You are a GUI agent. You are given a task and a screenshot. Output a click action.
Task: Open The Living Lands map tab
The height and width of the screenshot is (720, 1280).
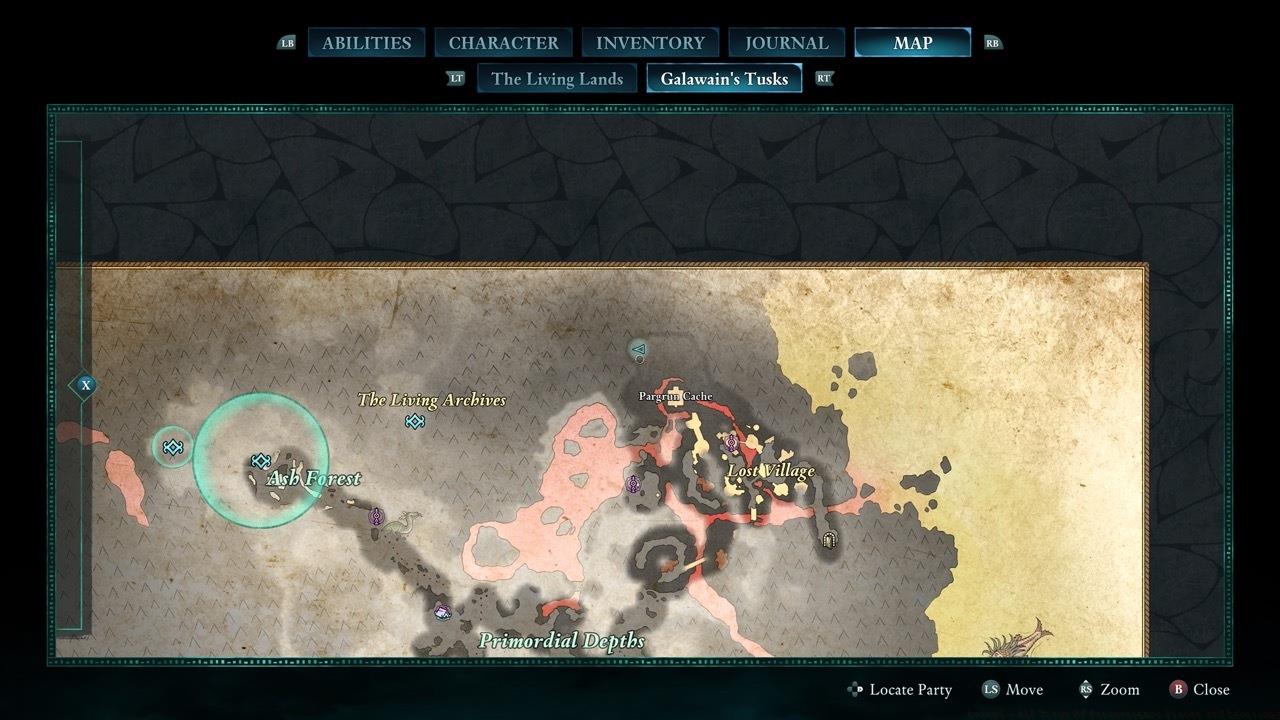pyautogui.click(x=556, y=78)
